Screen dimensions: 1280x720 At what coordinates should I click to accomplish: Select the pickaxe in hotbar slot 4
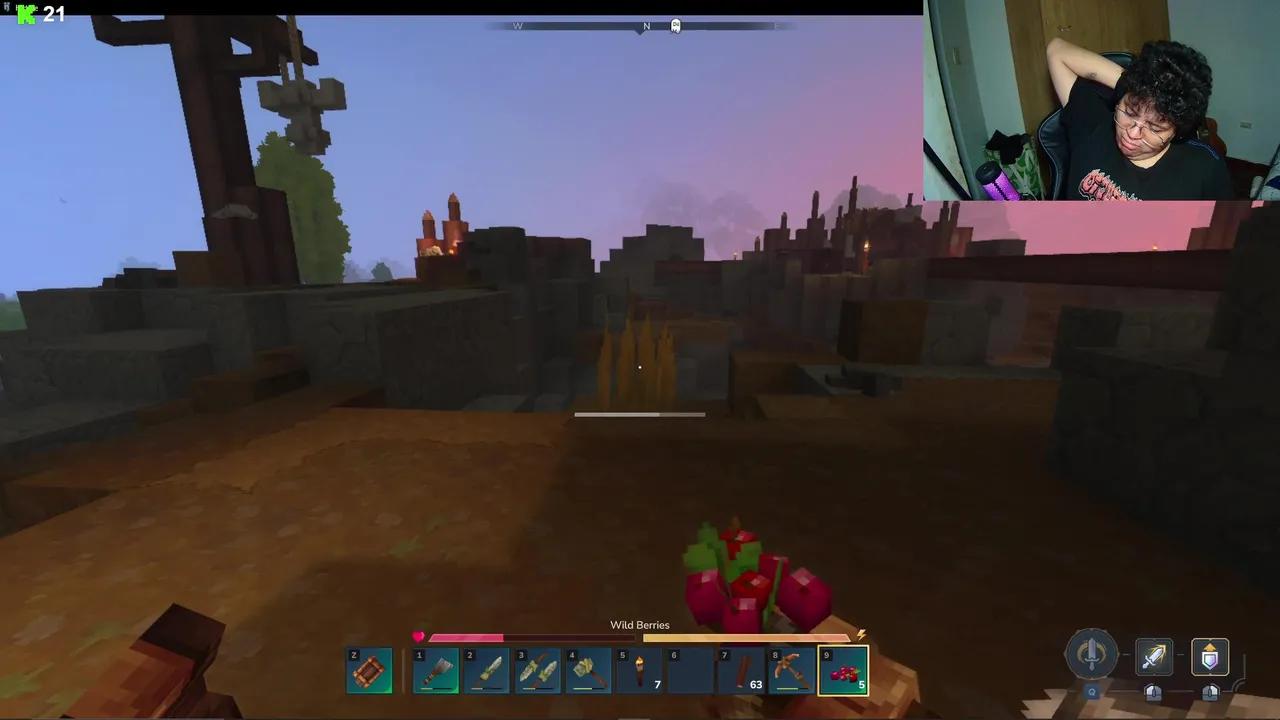tap(588, 668)
